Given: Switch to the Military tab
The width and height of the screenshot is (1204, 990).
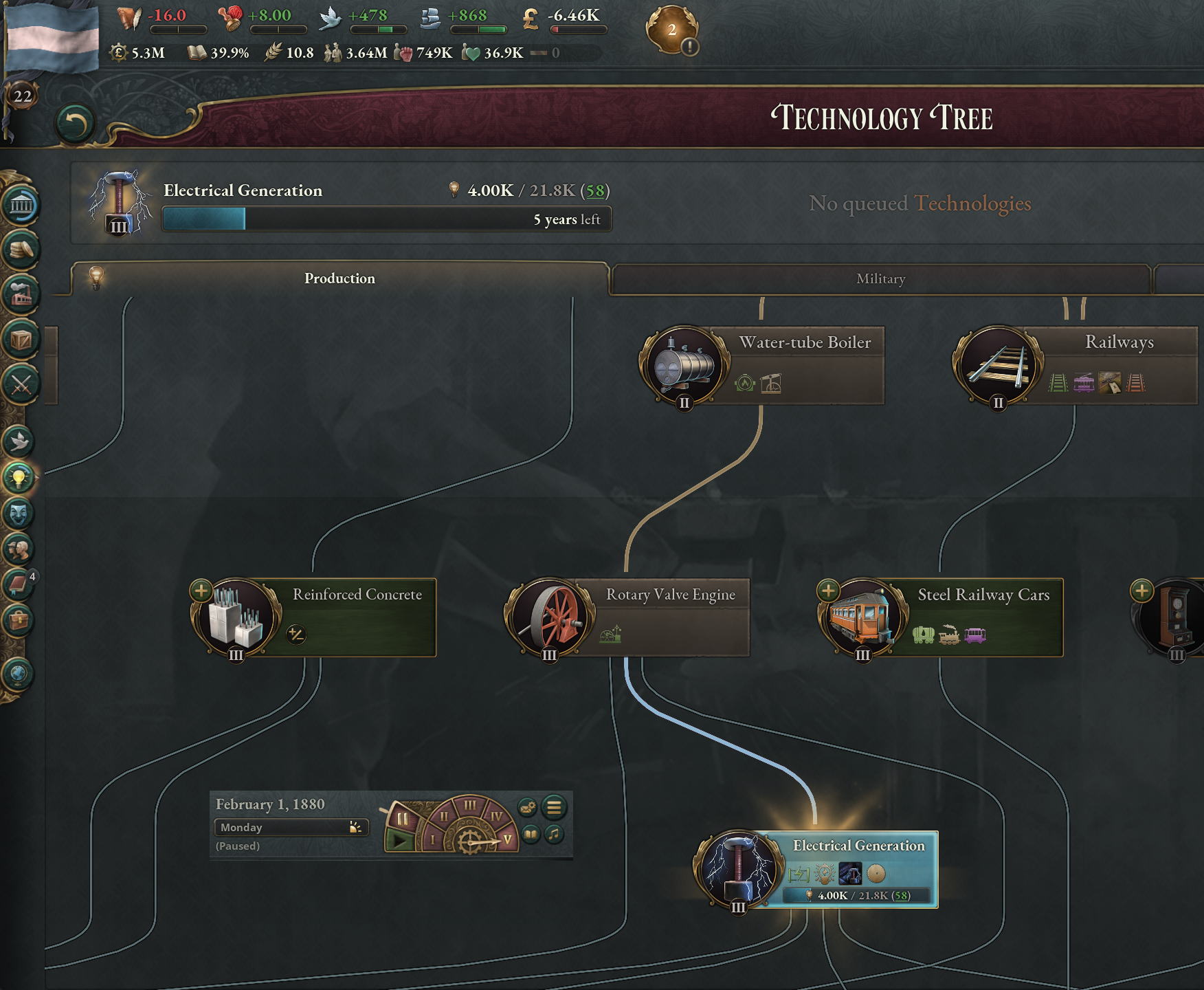Looking at the screenshot, I should click(x=880, y=279).
